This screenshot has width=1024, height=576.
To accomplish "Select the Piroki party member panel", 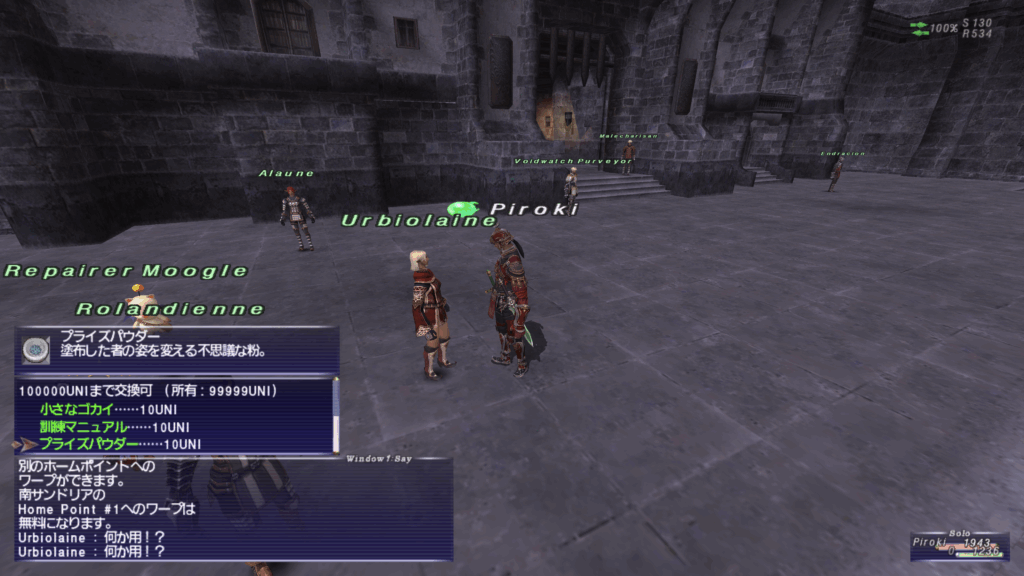I will pyautogui.click(x=958, y=546).
